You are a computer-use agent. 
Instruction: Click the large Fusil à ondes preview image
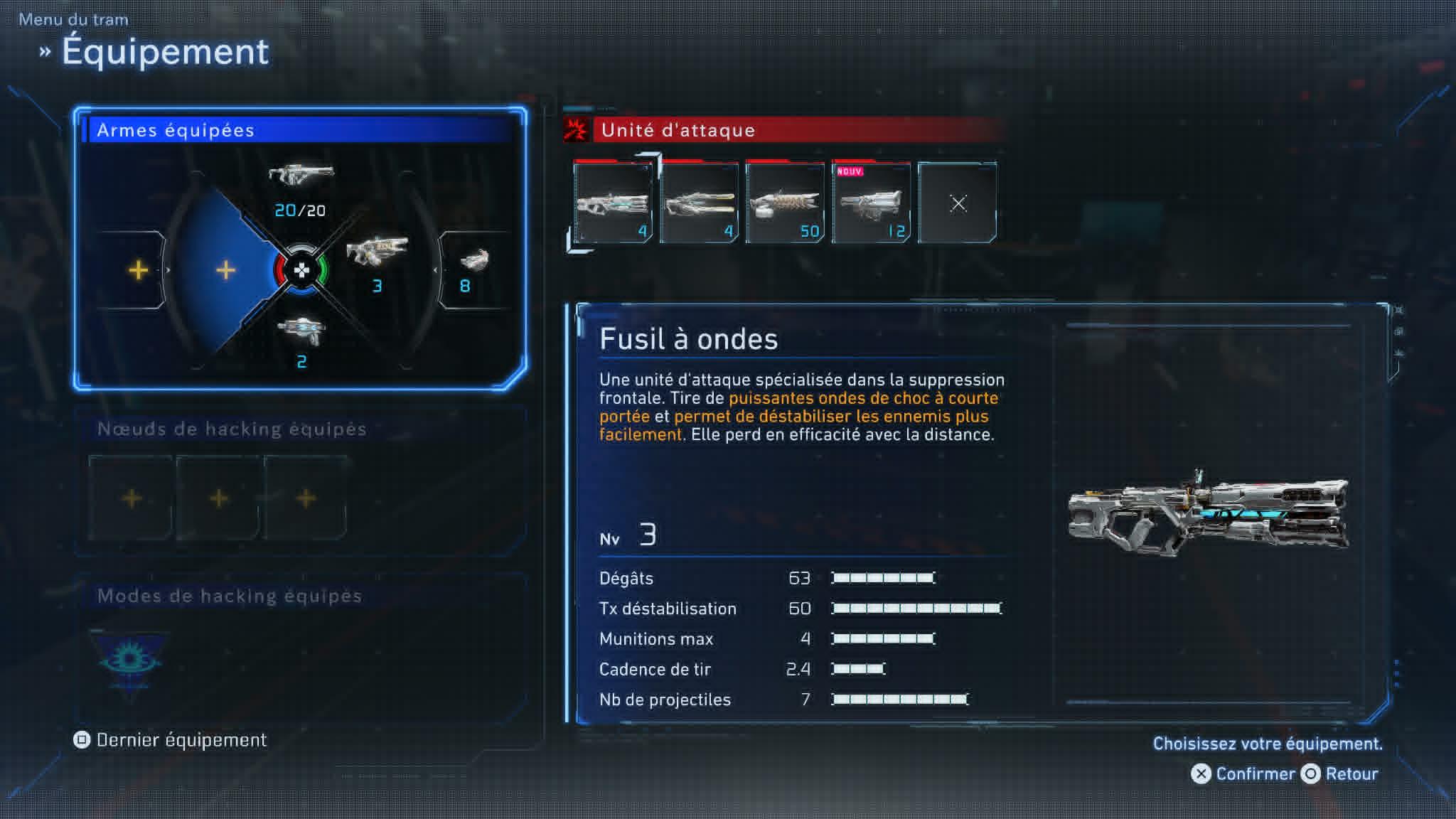[x=1207, y=512]
